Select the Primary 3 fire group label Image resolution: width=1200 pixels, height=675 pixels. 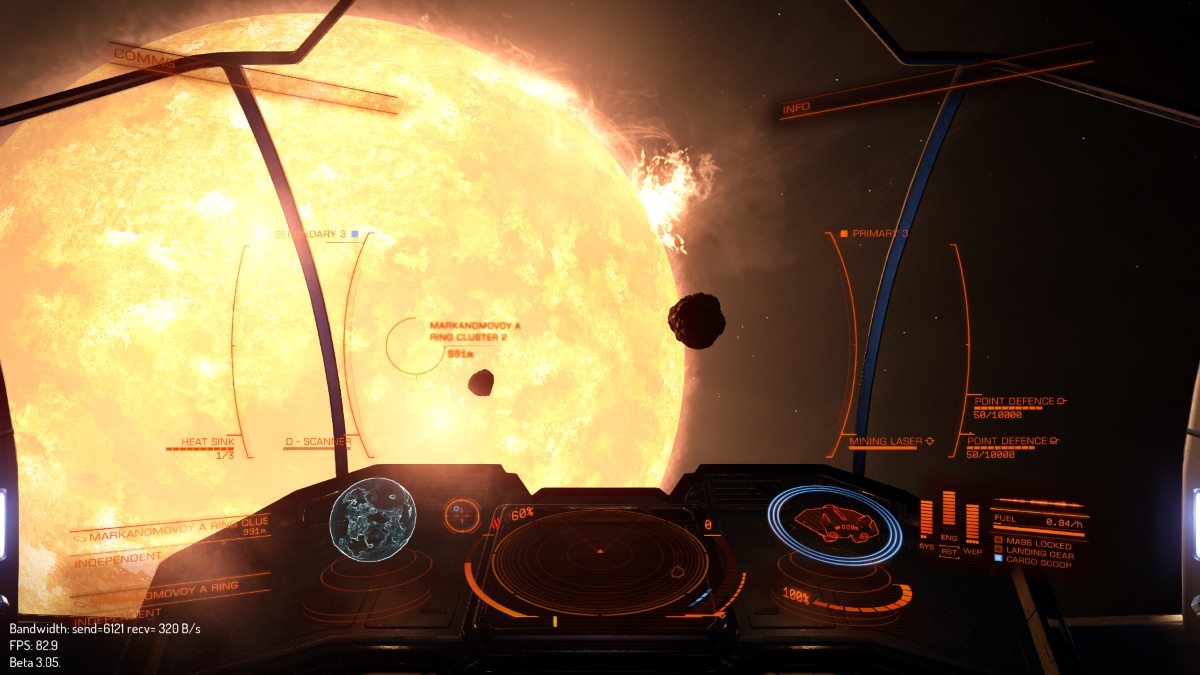(875, 233)
